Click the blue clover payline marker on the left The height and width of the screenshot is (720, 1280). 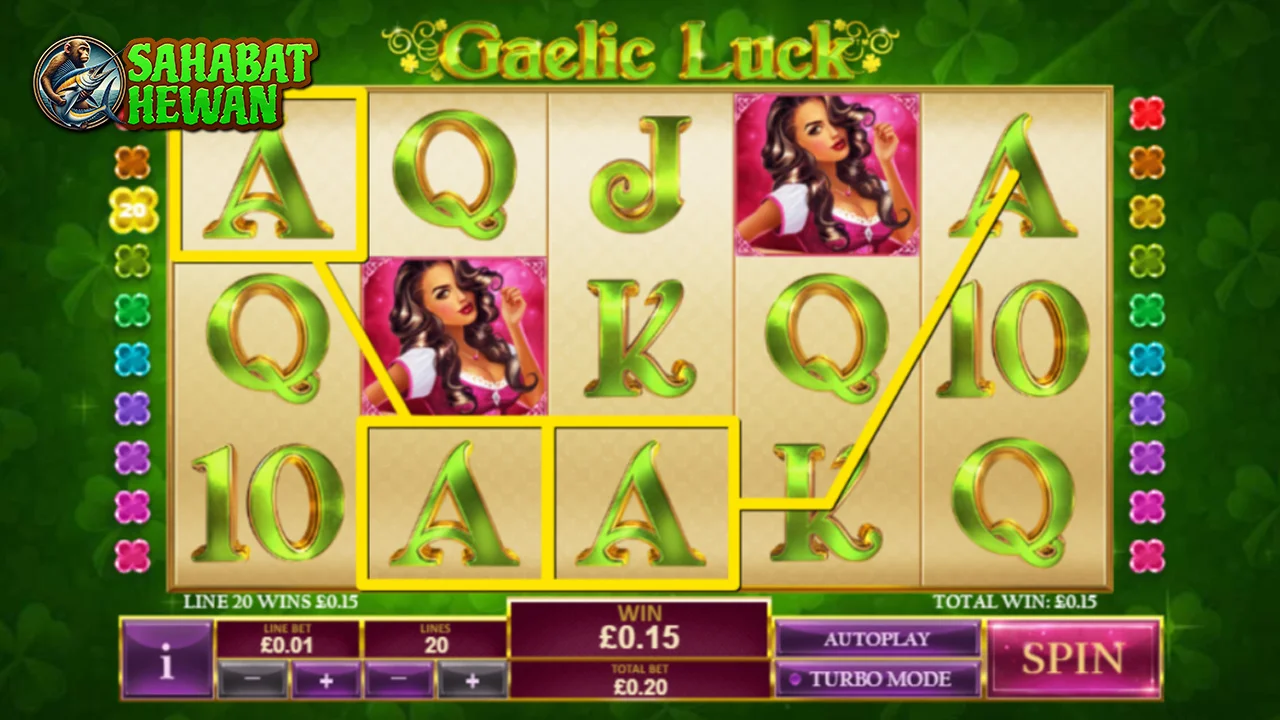(x=131, y=358)
